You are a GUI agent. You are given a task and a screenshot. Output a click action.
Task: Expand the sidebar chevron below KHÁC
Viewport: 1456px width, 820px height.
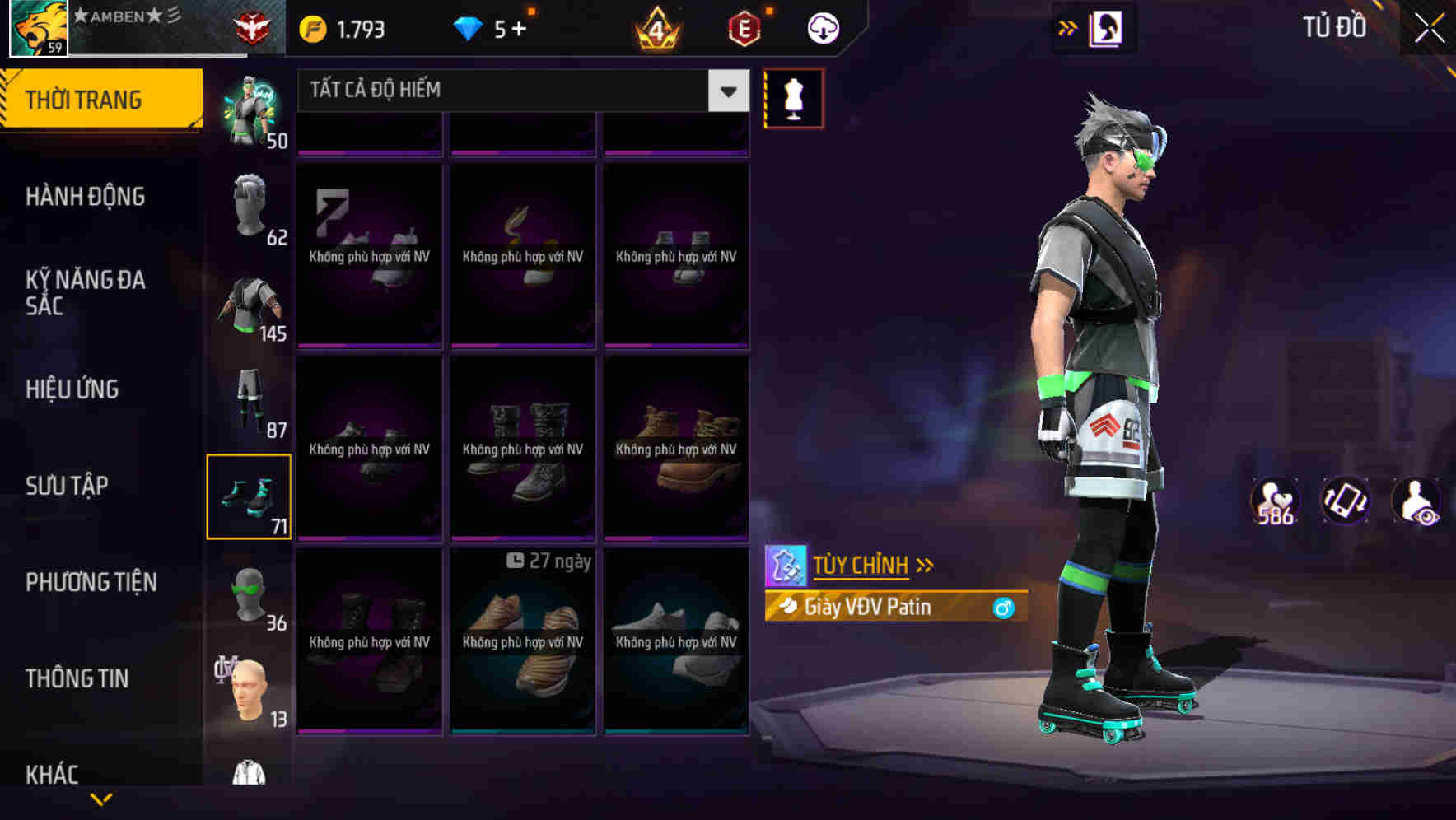[100, 797]
